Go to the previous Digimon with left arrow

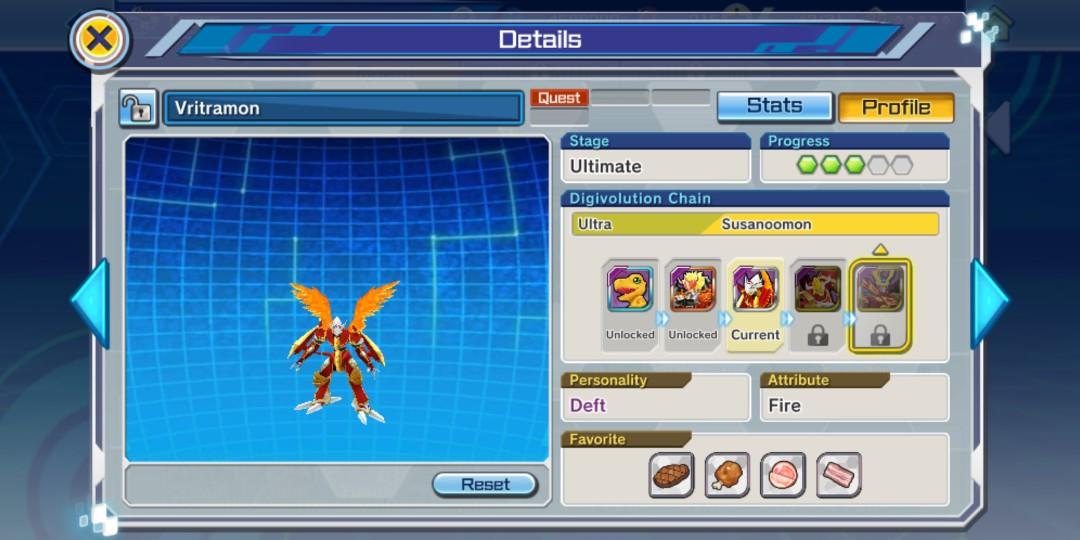pyautogui.click(x=90, y=302)
